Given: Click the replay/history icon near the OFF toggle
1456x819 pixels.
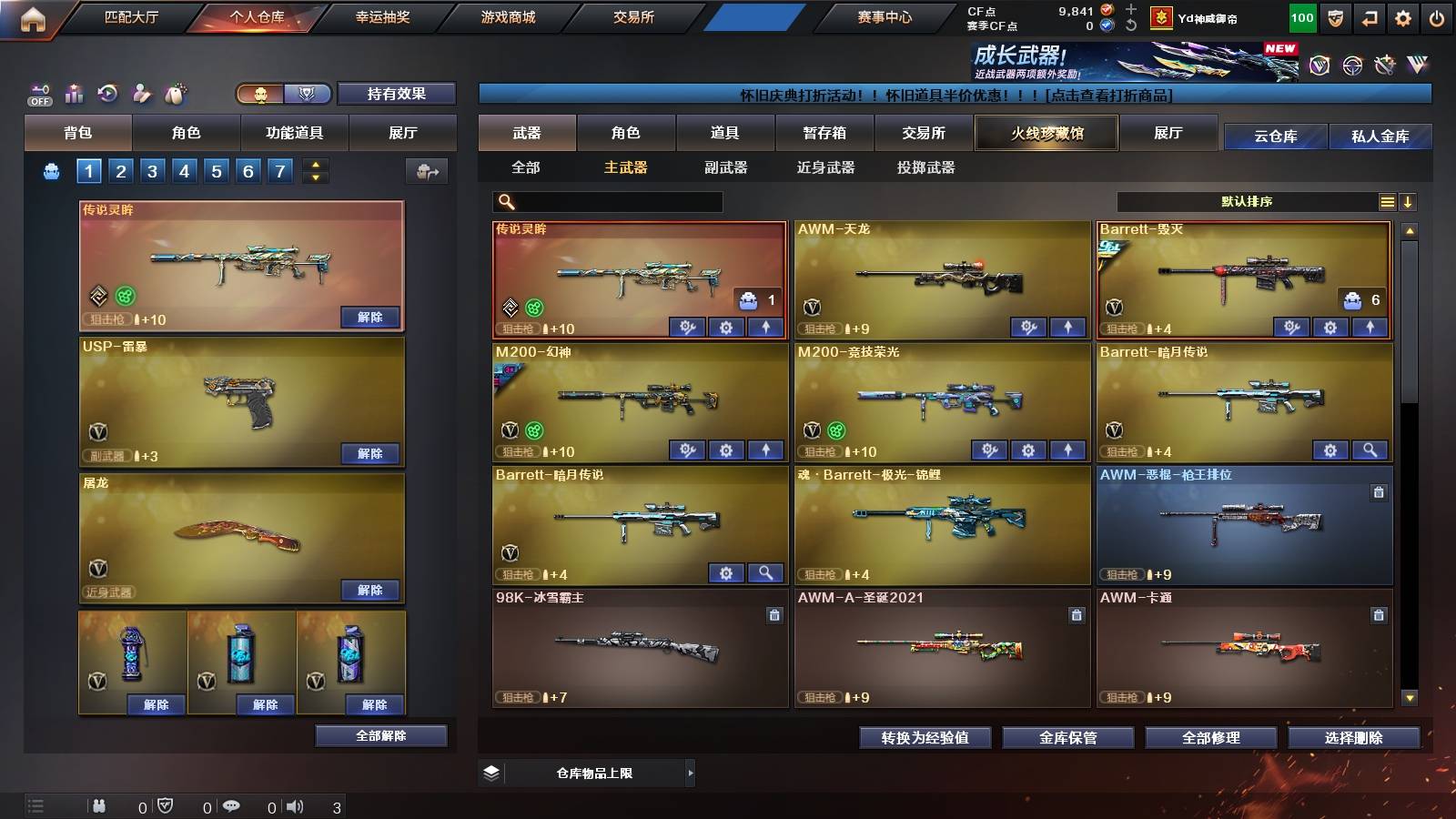Looking at the screenshot, I should tap(107, 94).
